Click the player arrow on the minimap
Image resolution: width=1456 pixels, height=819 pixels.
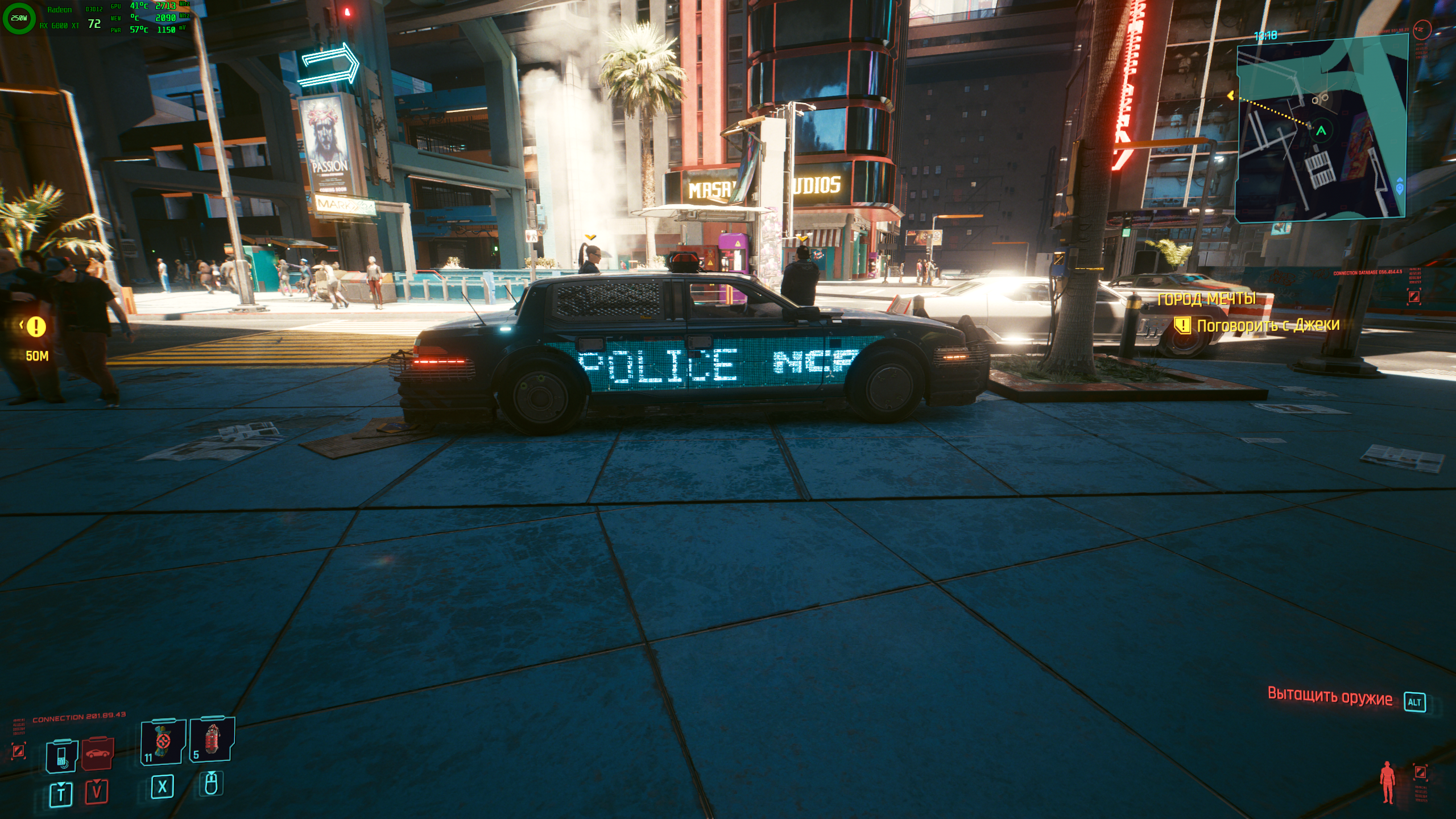[1321, 131]
